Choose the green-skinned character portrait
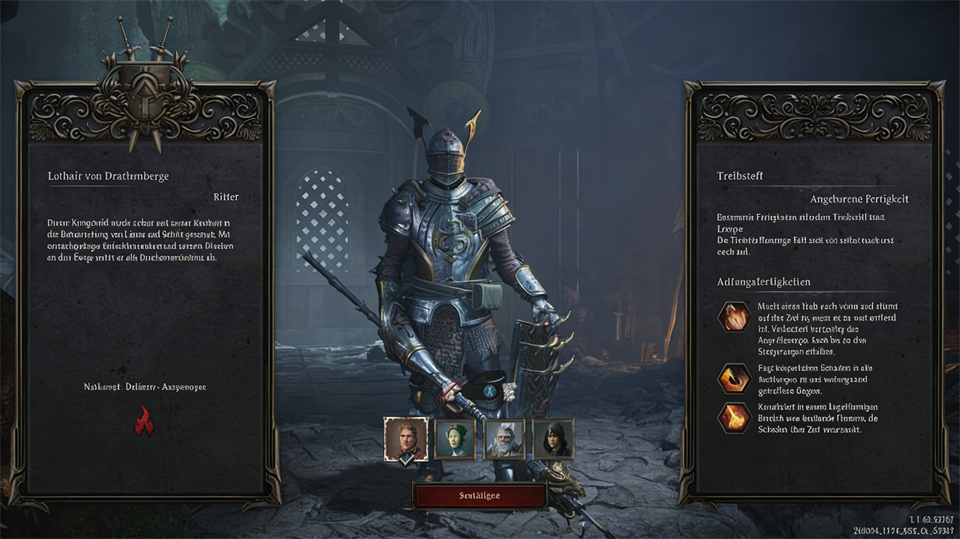This screenshot has width=960, height=539. pos(455,438)
